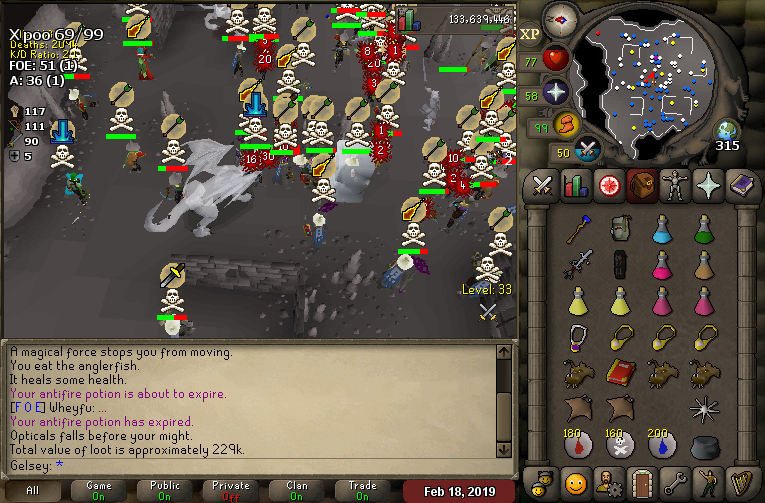
Task: Toggle the XP drops orb
Action: [530, 35]
